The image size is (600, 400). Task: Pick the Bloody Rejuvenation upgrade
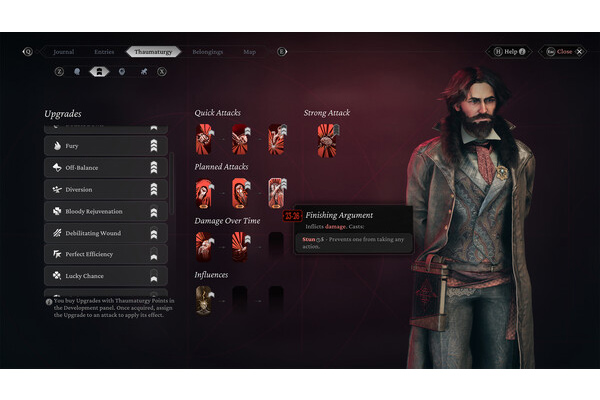point(105,211)
